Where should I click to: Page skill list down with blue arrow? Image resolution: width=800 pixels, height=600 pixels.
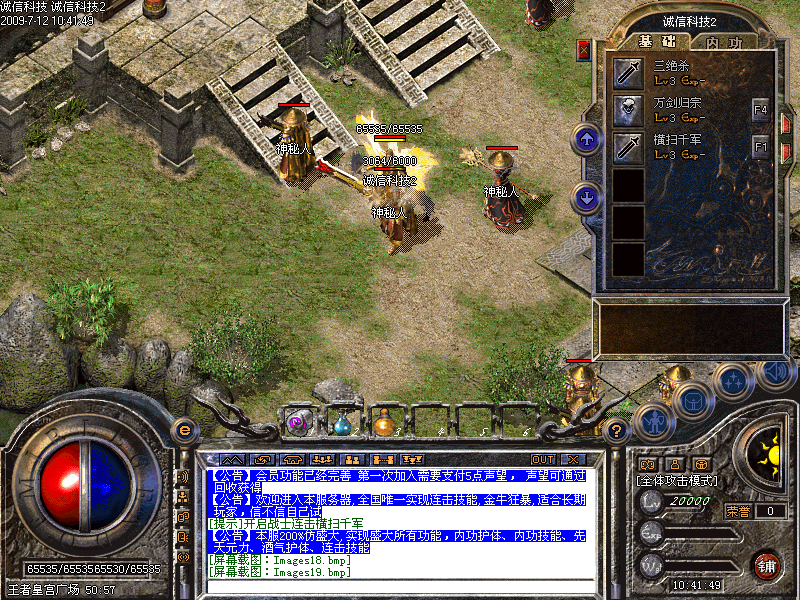pos(587,197)
